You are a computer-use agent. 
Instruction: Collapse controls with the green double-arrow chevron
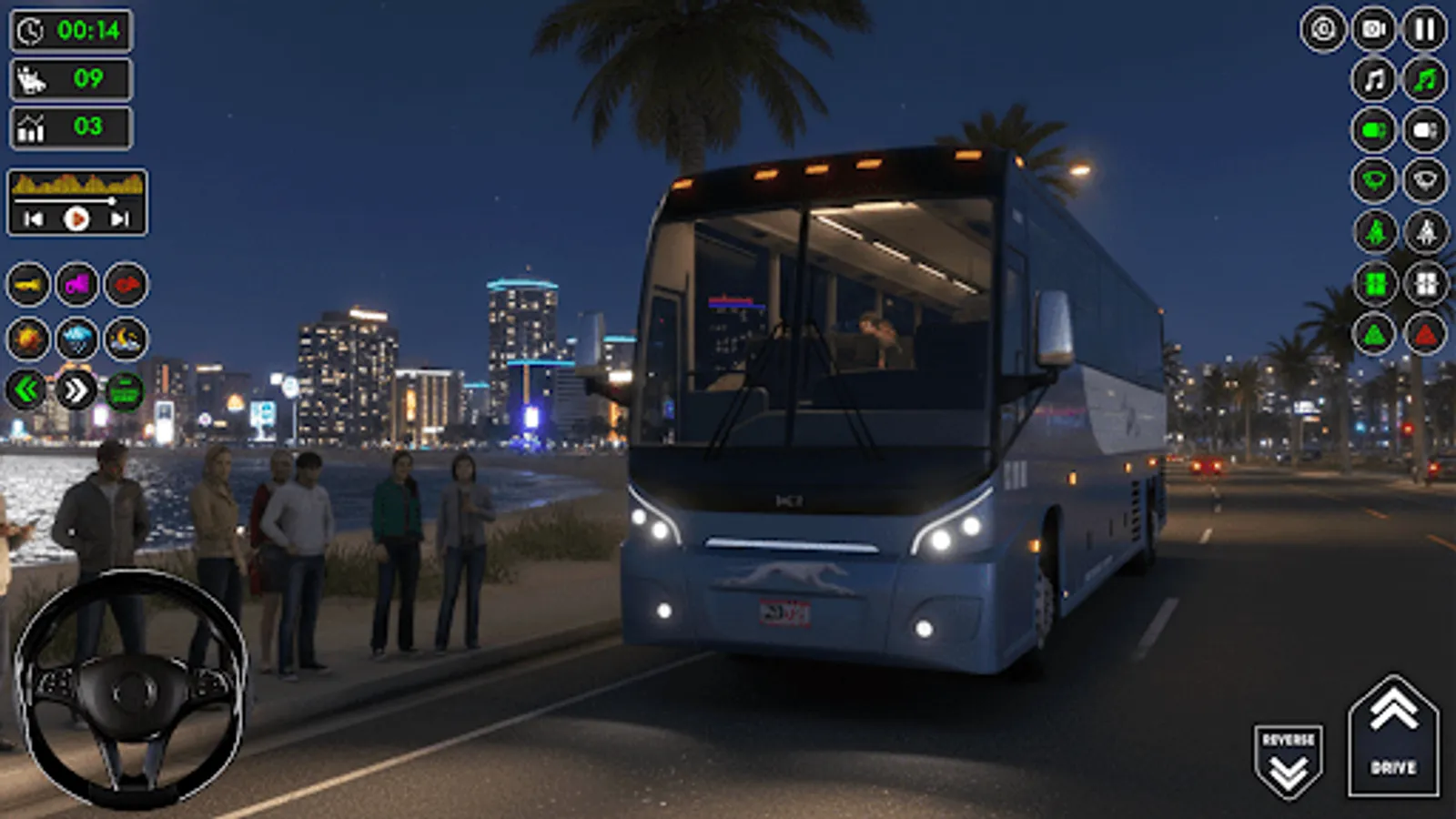pyautogui.click(x=25, y=389)
